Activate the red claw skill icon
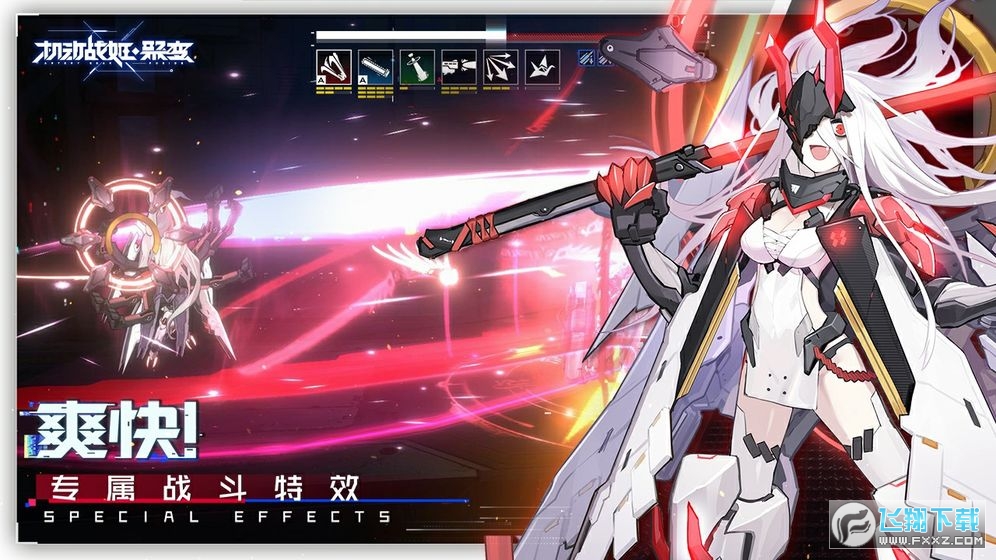996x560 pixels. click(335, 67)
